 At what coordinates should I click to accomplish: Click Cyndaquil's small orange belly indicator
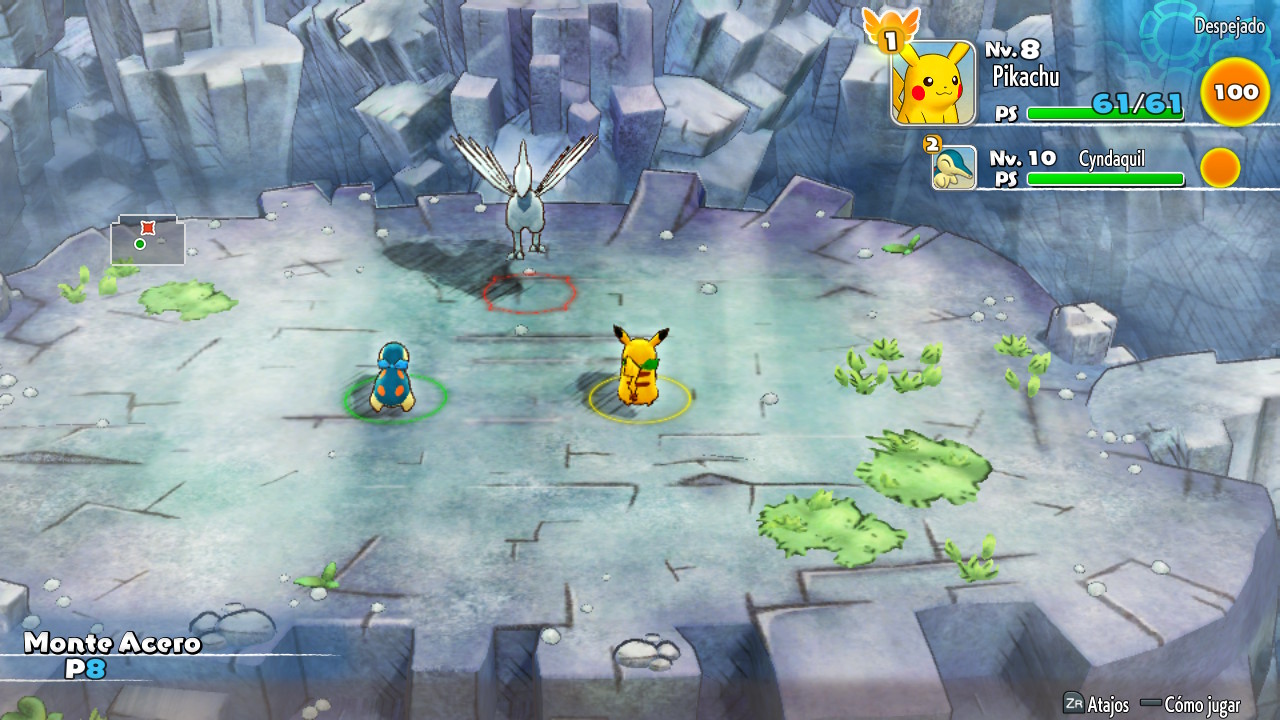point(1220,168)
